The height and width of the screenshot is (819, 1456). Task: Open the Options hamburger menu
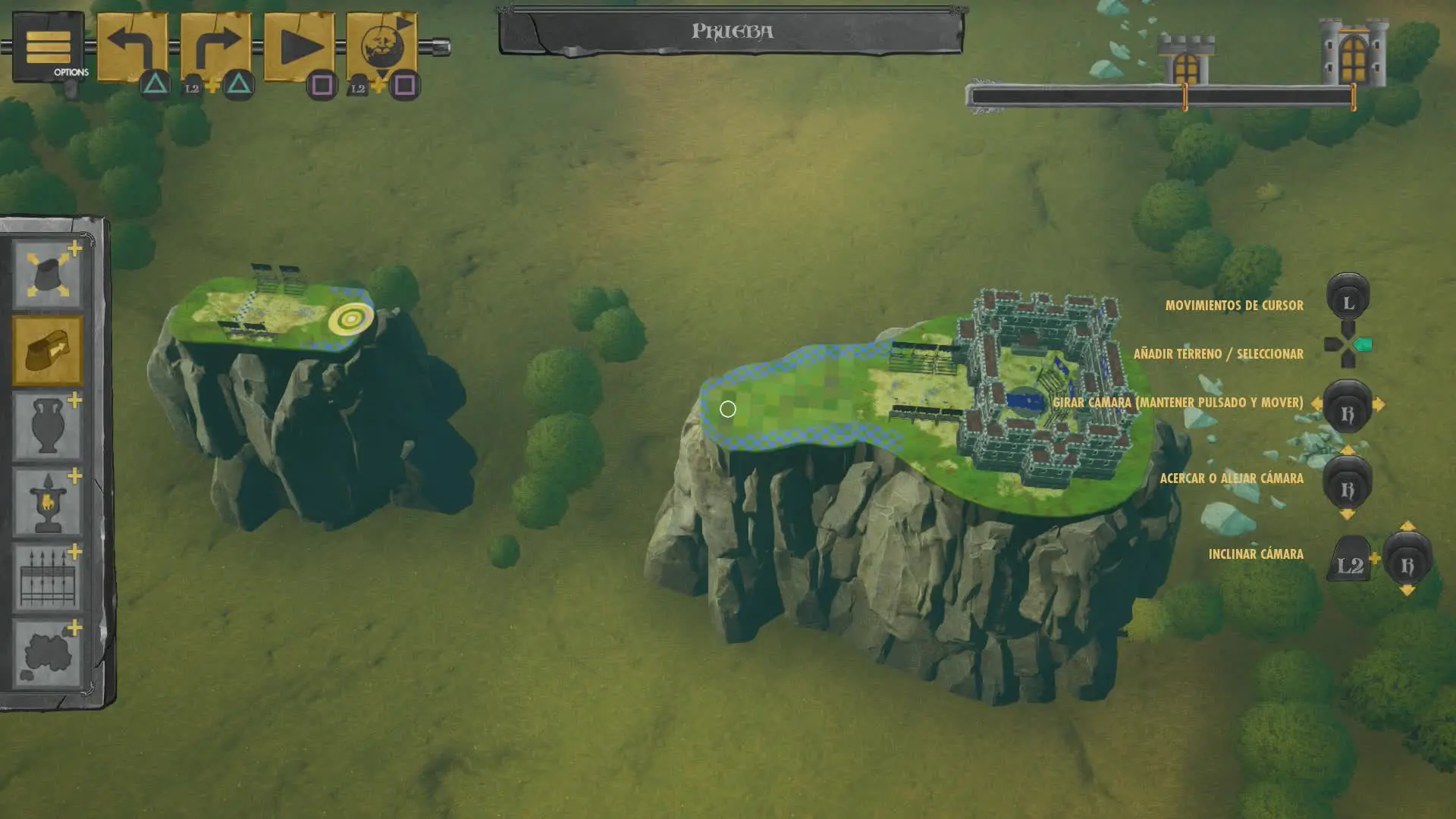tap(48, 47)
